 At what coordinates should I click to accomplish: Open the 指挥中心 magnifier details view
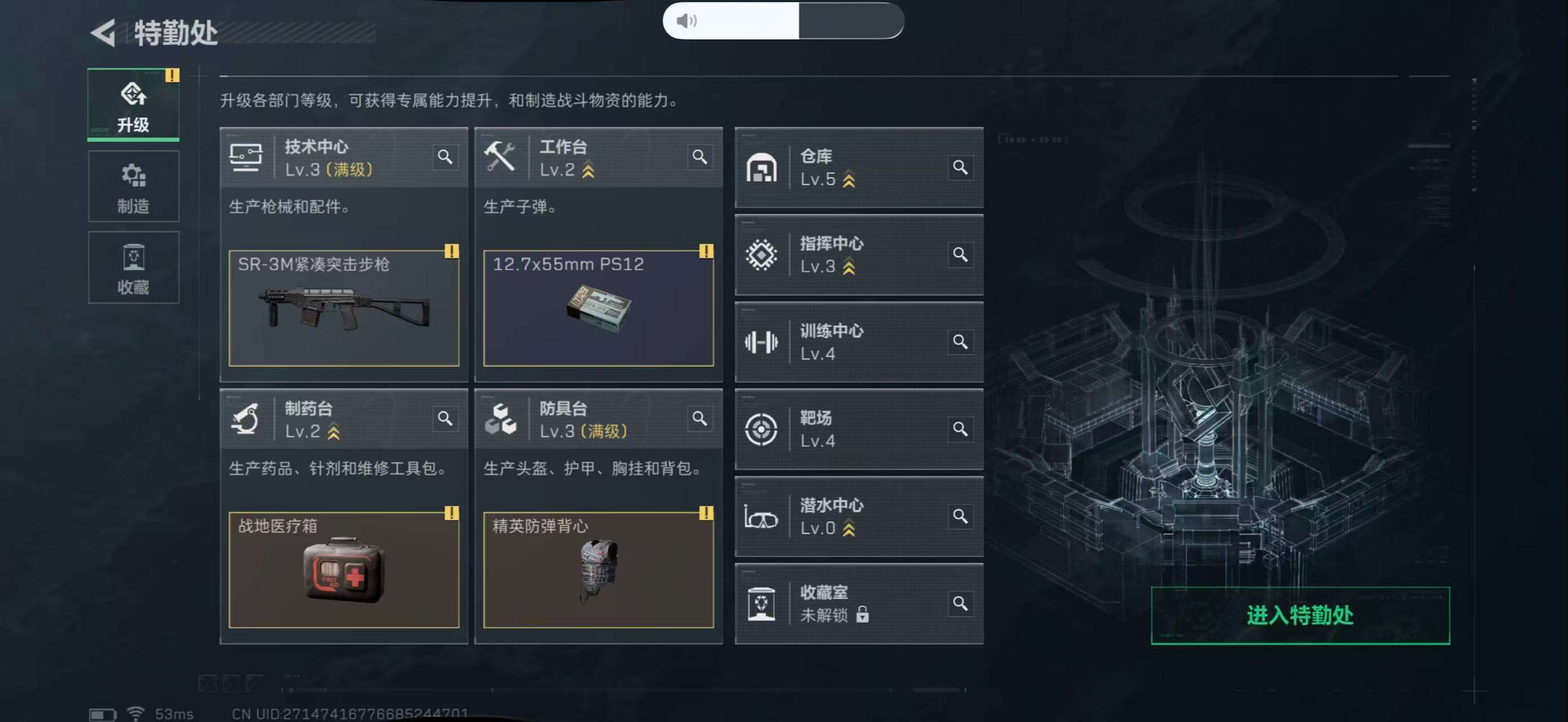pyautogui.click(x=961, y=255)
